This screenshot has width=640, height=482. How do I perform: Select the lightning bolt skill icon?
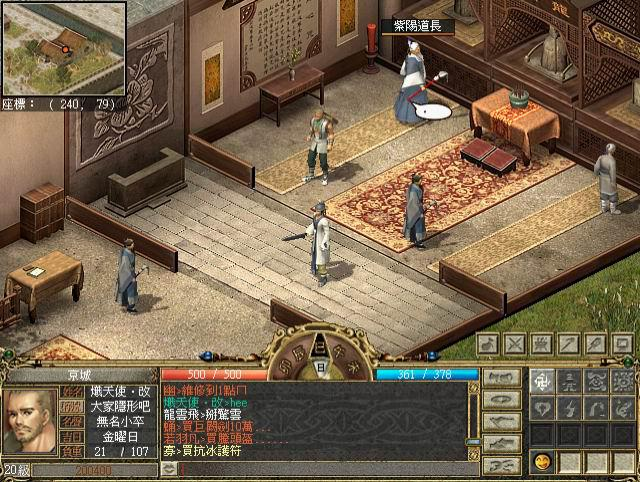(x=569, y=408)
